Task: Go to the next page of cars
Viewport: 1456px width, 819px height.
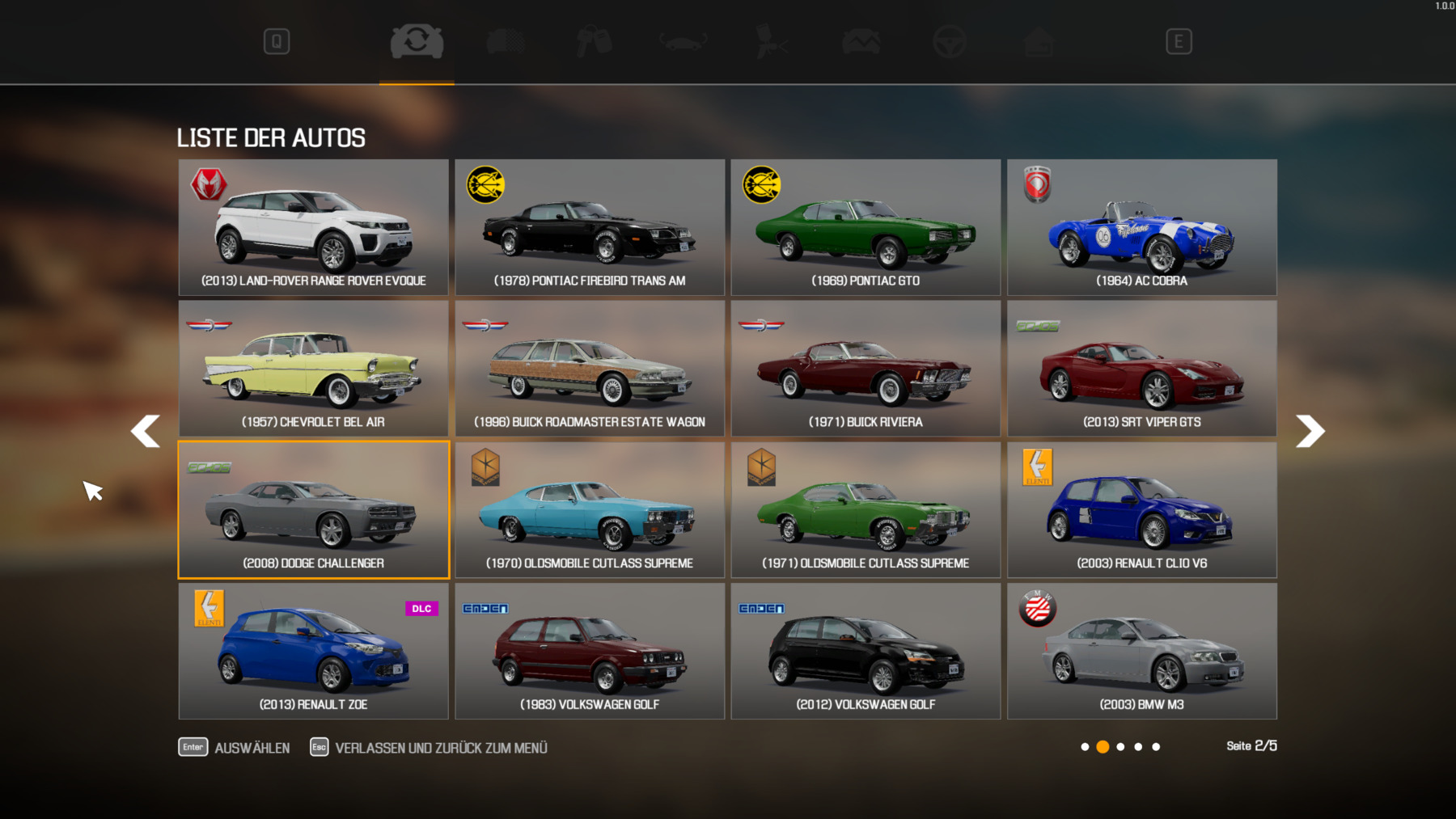Action: pos(1310,431)
